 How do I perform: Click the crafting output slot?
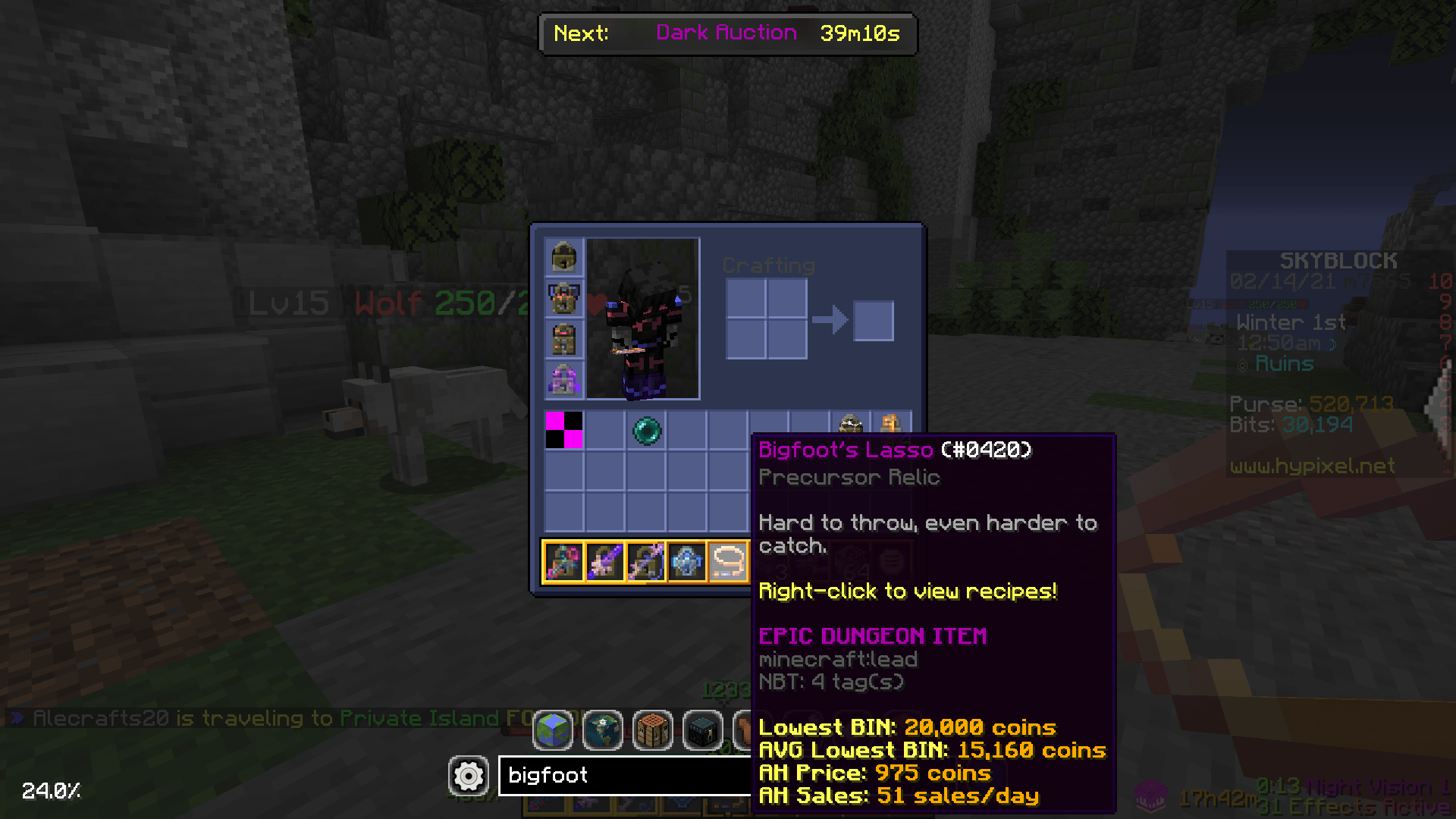[873, 320]
